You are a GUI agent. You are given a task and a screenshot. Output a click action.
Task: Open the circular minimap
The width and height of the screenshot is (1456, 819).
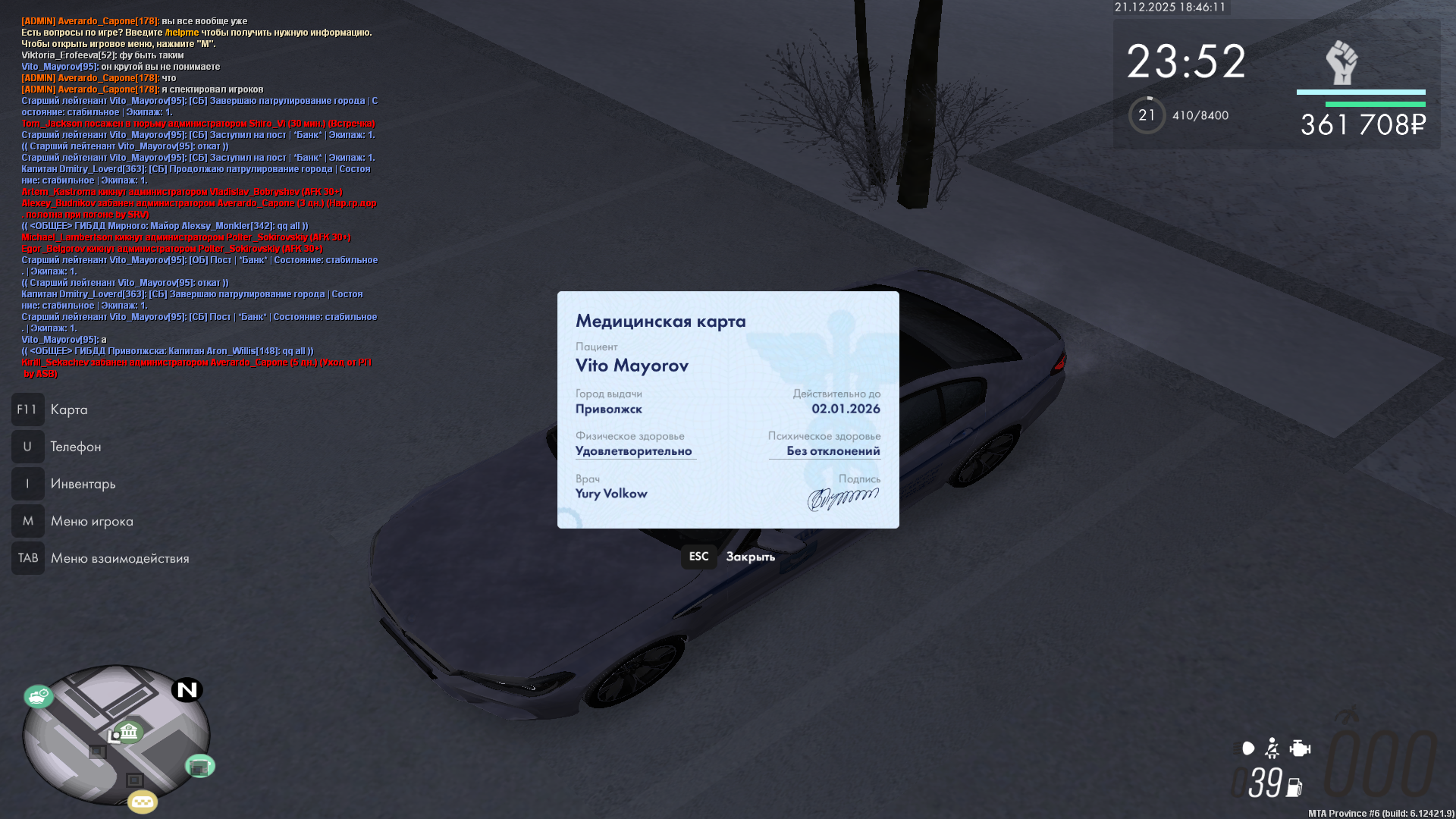point(115,735)
